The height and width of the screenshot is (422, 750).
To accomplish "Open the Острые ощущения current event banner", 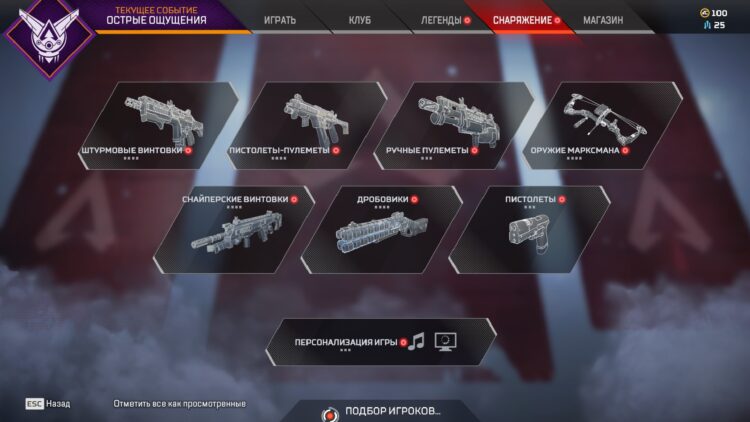I will click(x=150, y=16).
